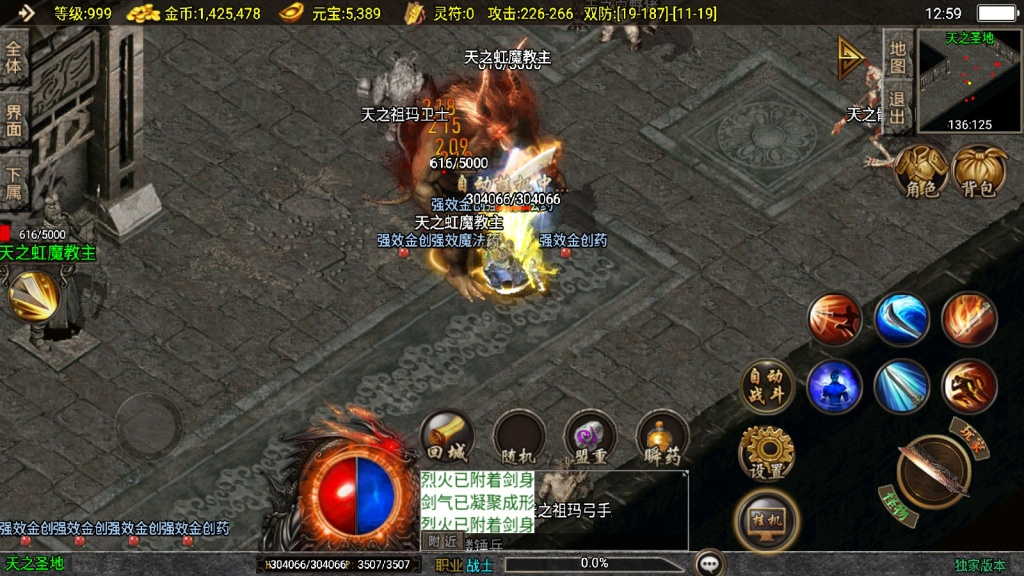Use the 盟重 teleport stone
This screenshot has height=576, width=1024.
tap(590, 438)
